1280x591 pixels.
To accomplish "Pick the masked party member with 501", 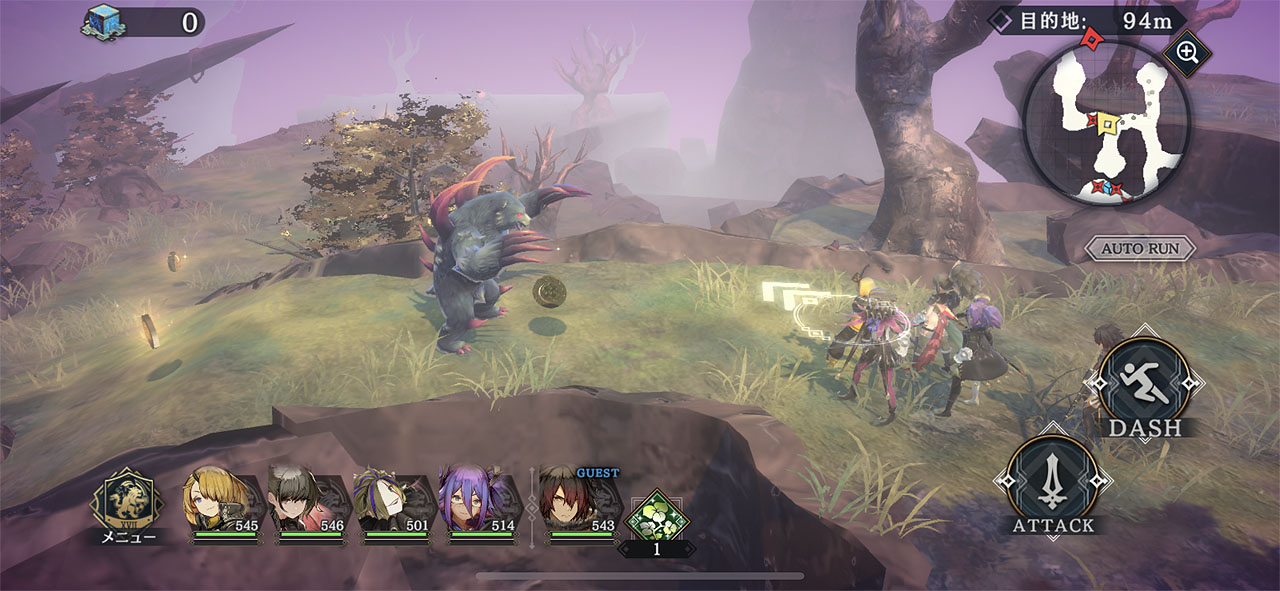I will click(388, 500).
